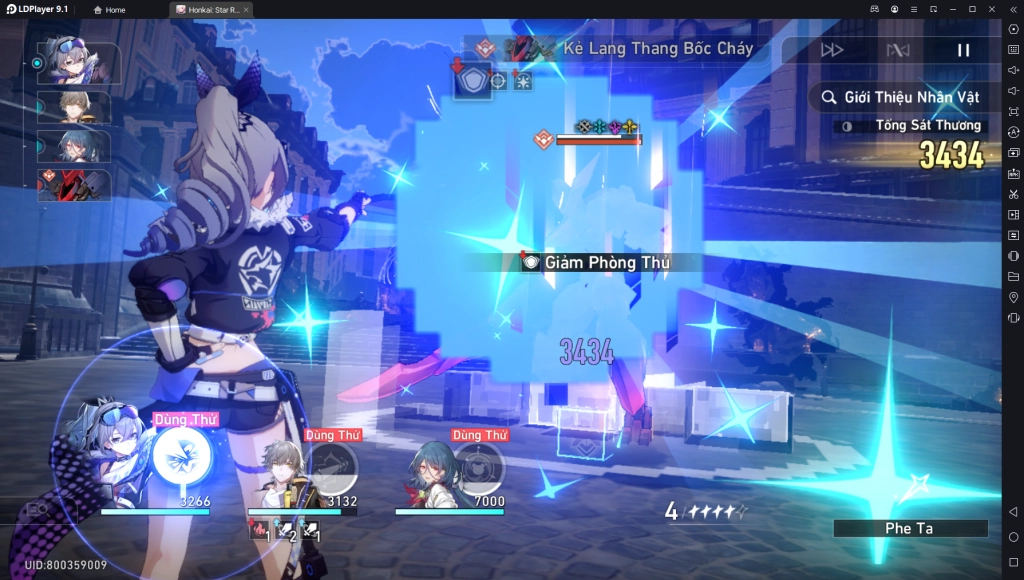The image size is (1024, 580).
Task: Close the LDPlayer window
Action: pyautogui.click(x=990, y=9)
